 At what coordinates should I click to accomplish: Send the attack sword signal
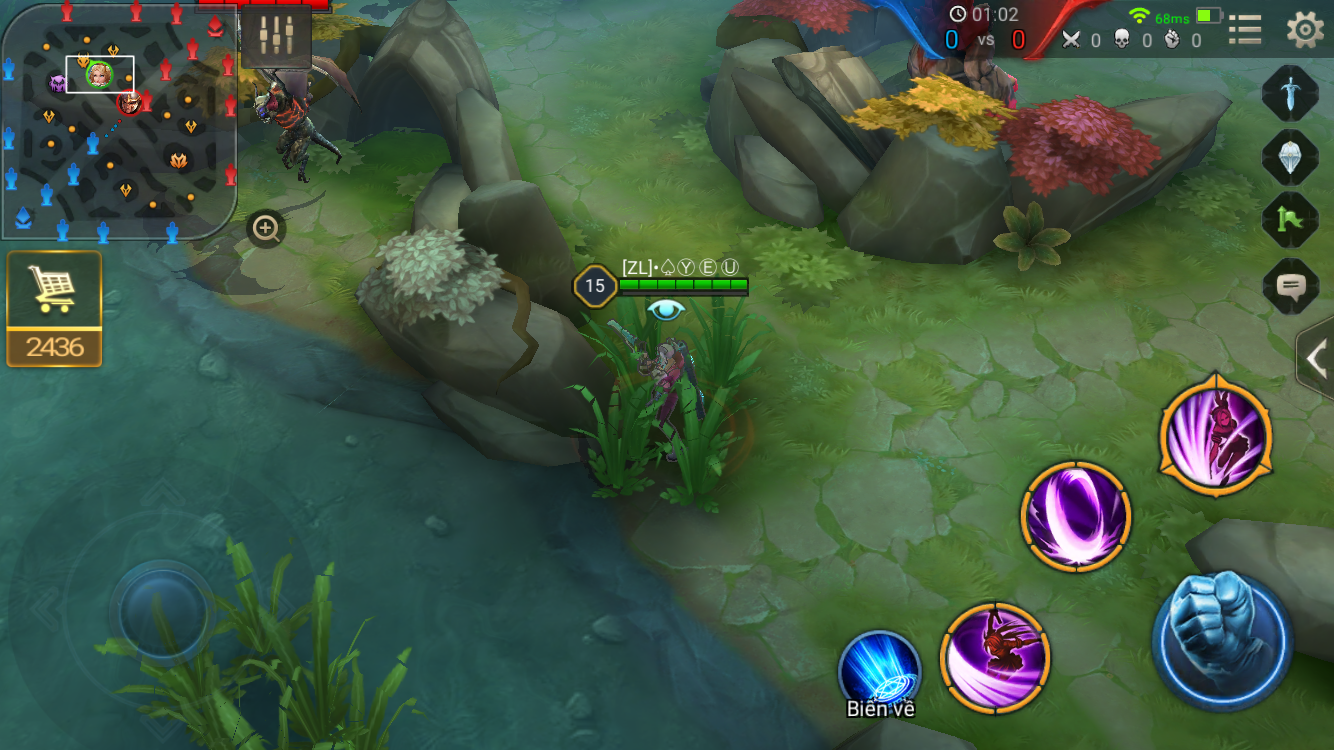1290,93
